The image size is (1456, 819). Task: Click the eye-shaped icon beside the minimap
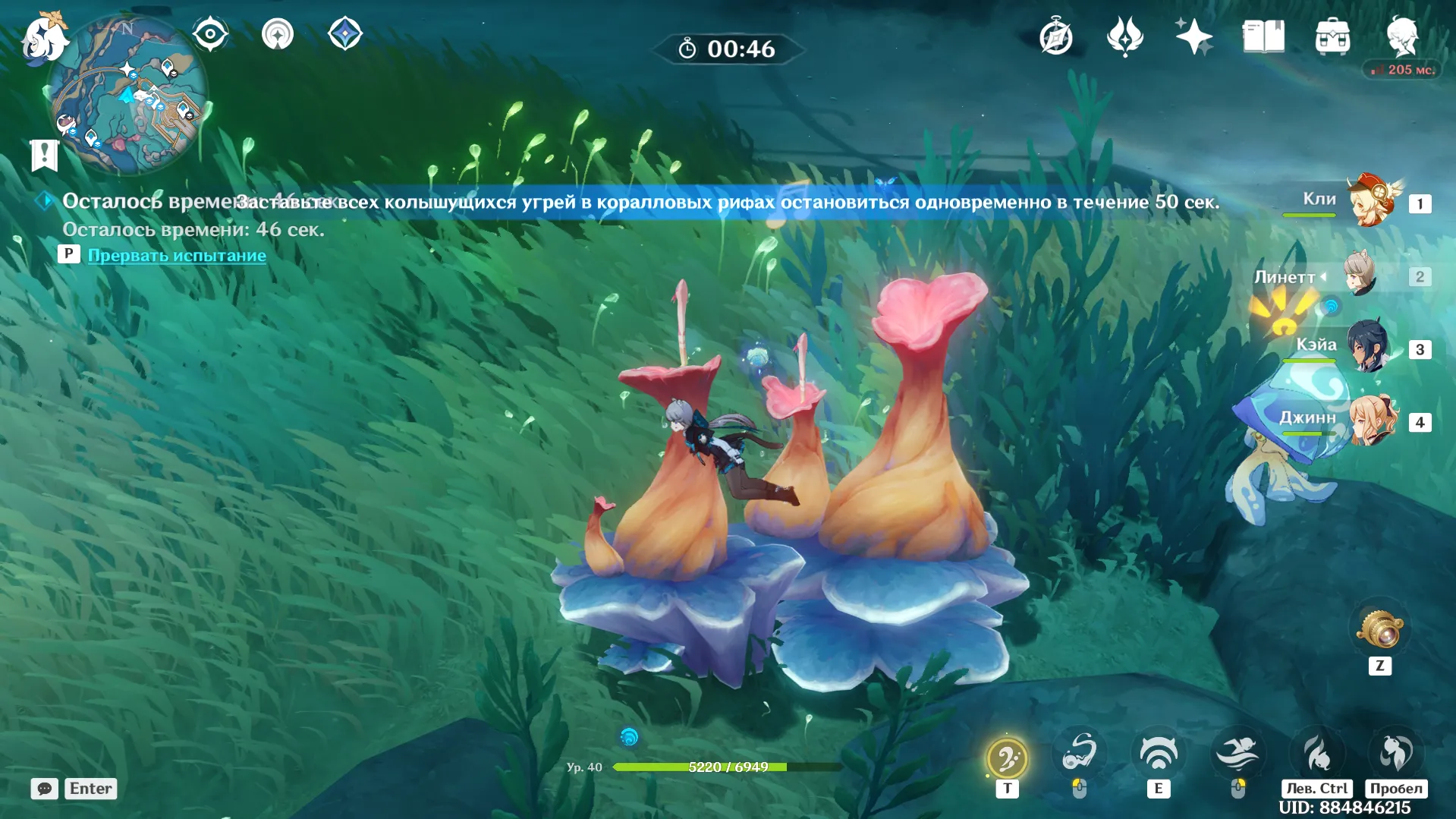(209, 34)
